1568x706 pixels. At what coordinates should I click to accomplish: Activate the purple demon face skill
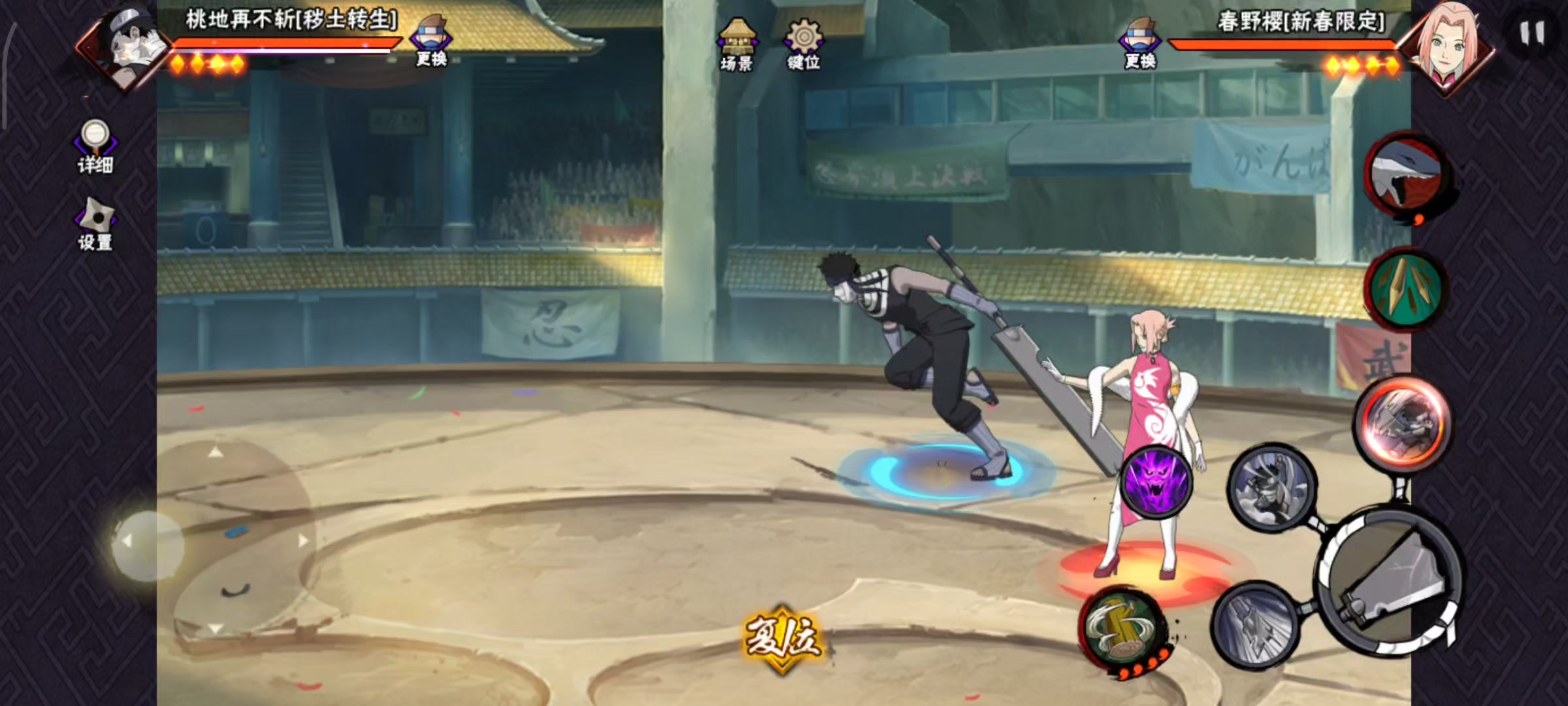(1157, 481)
